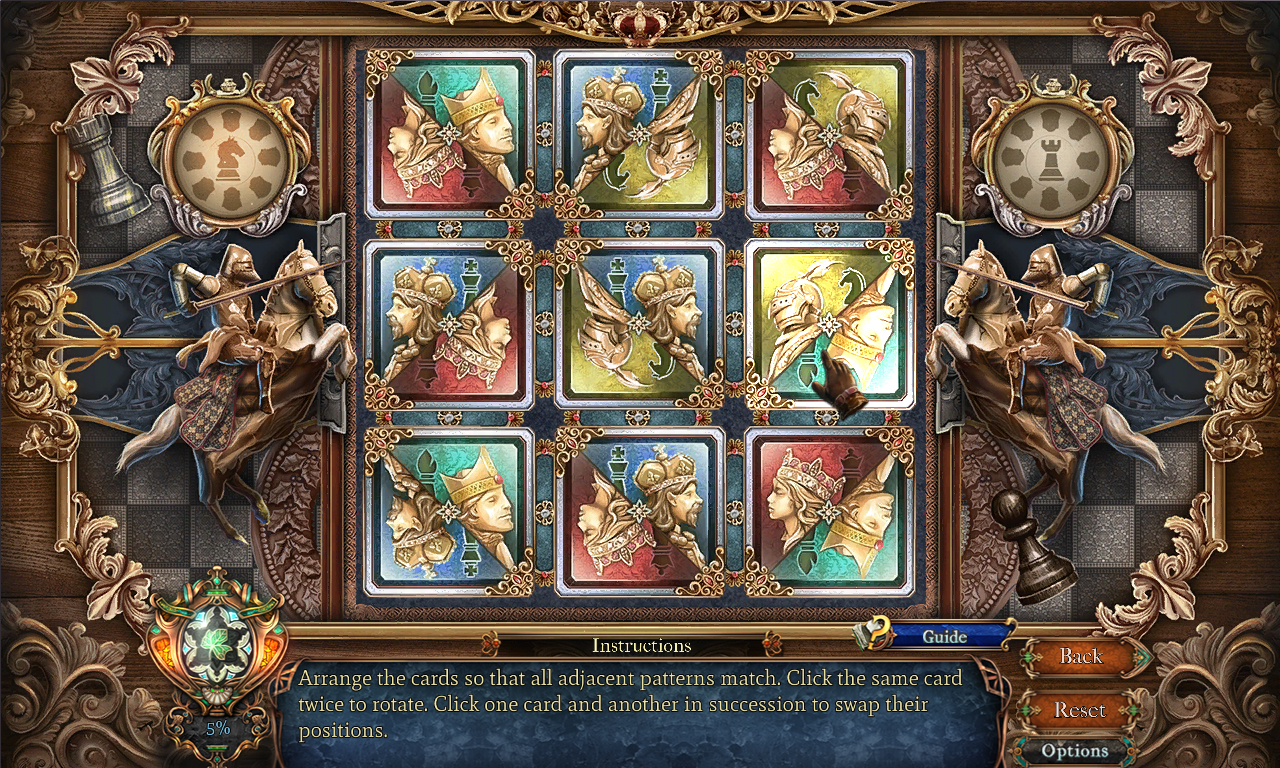
Task: Rotate the blue king card at bottom-left
Action: point(448,510)
